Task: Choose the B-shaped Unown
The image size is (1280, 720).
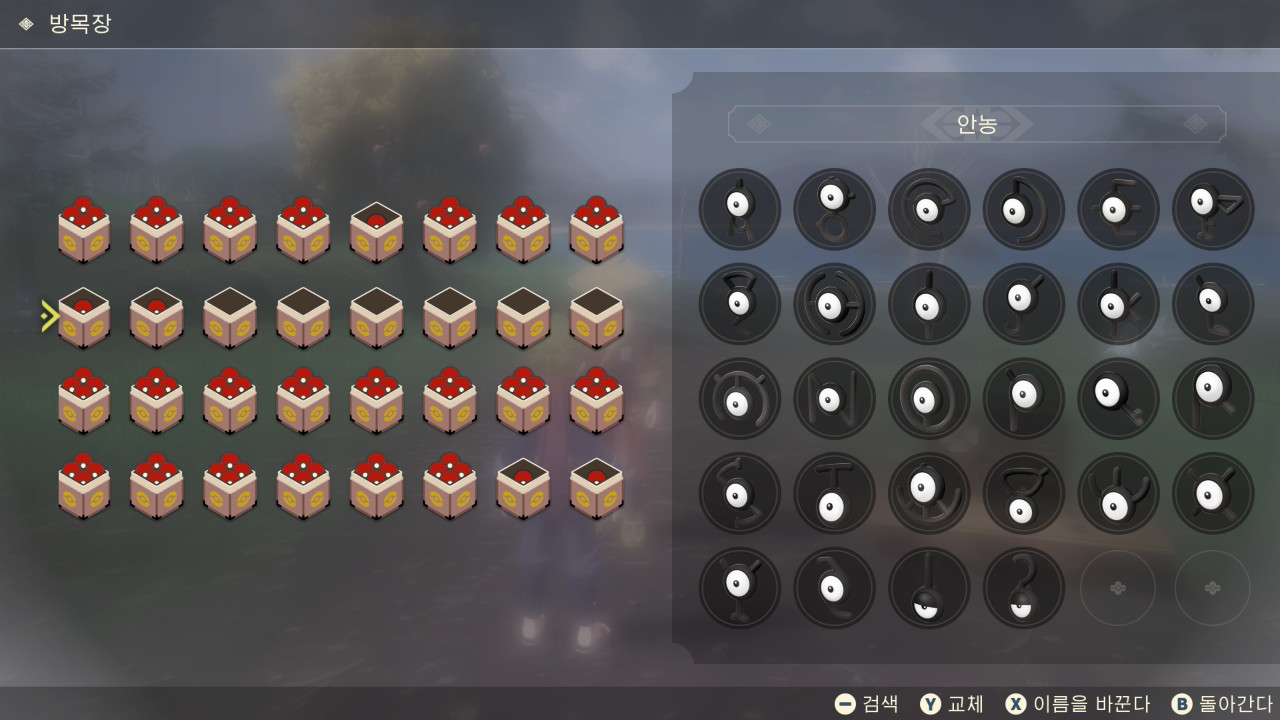Action: 834,209
